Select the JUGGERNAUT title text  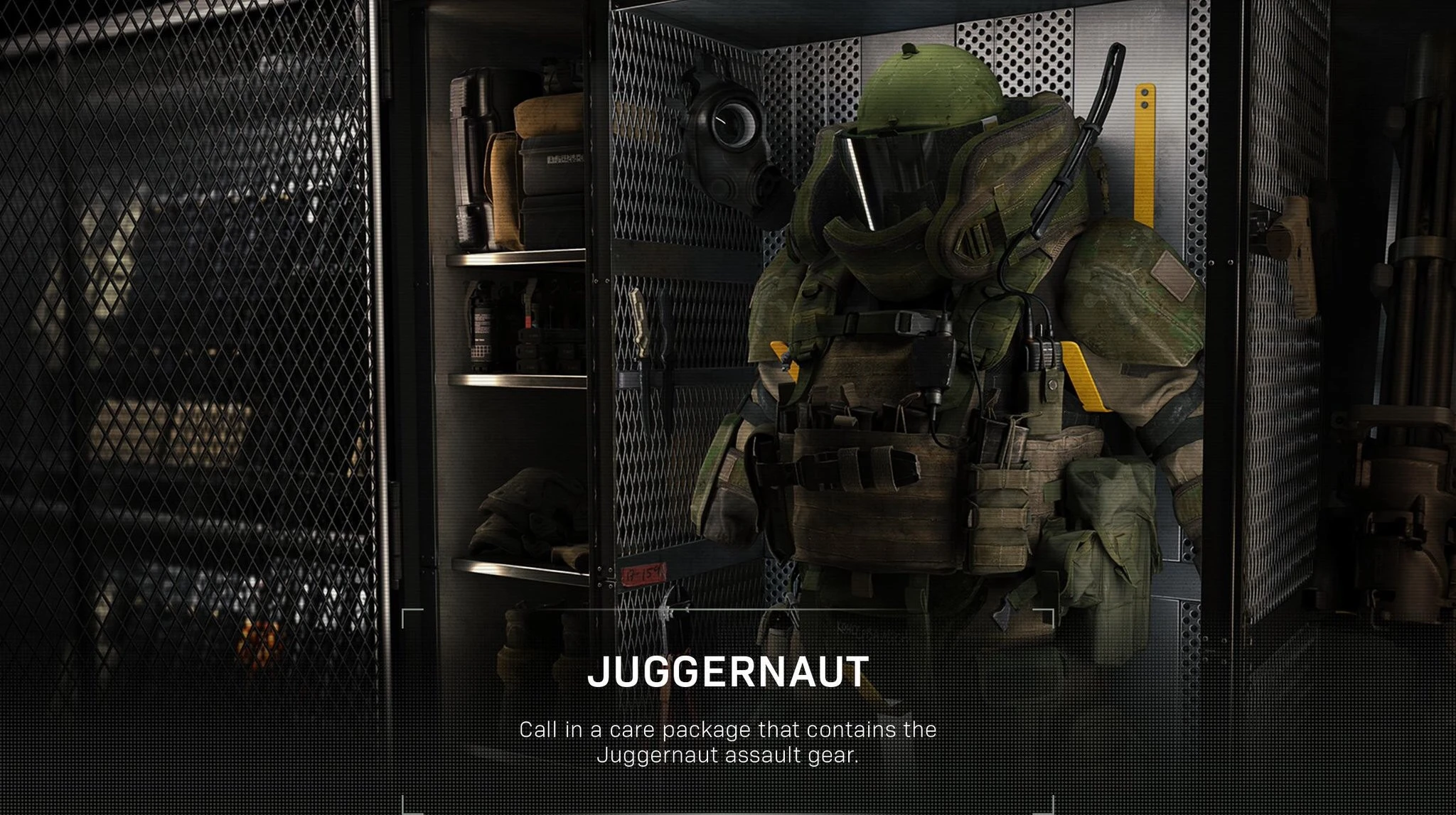[727, 671]
